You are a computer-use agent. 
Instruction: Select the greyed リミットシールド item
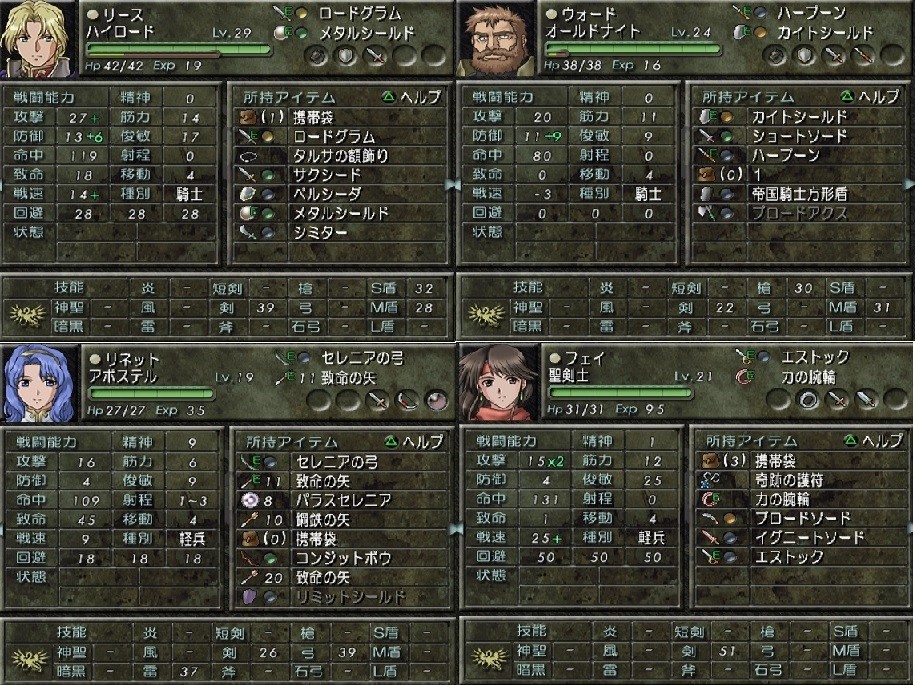pyautogui.click(x=348, y=596)
